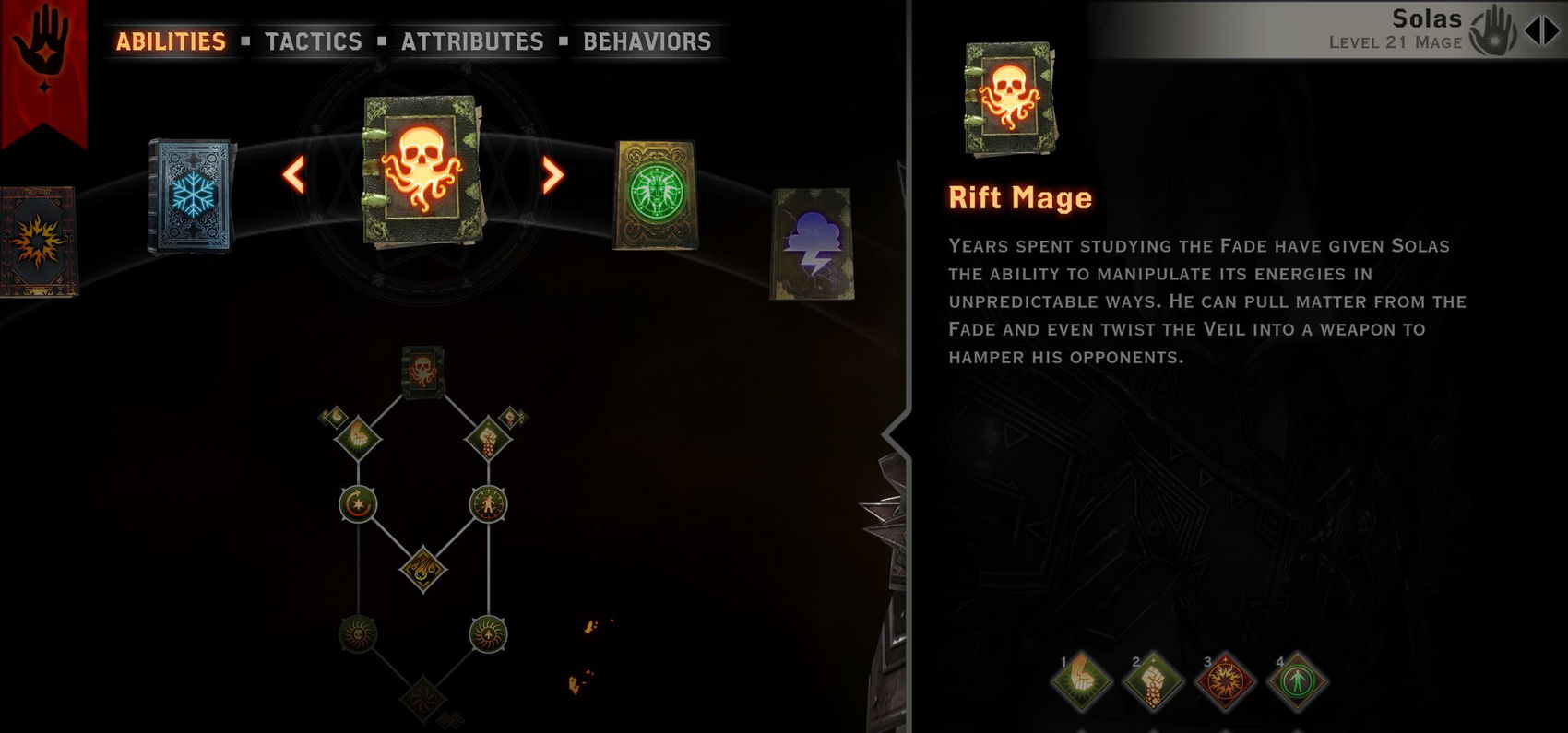Switch to the BEHAVIORS tab
Screen dimensions: 1568x733
point(646,41)
